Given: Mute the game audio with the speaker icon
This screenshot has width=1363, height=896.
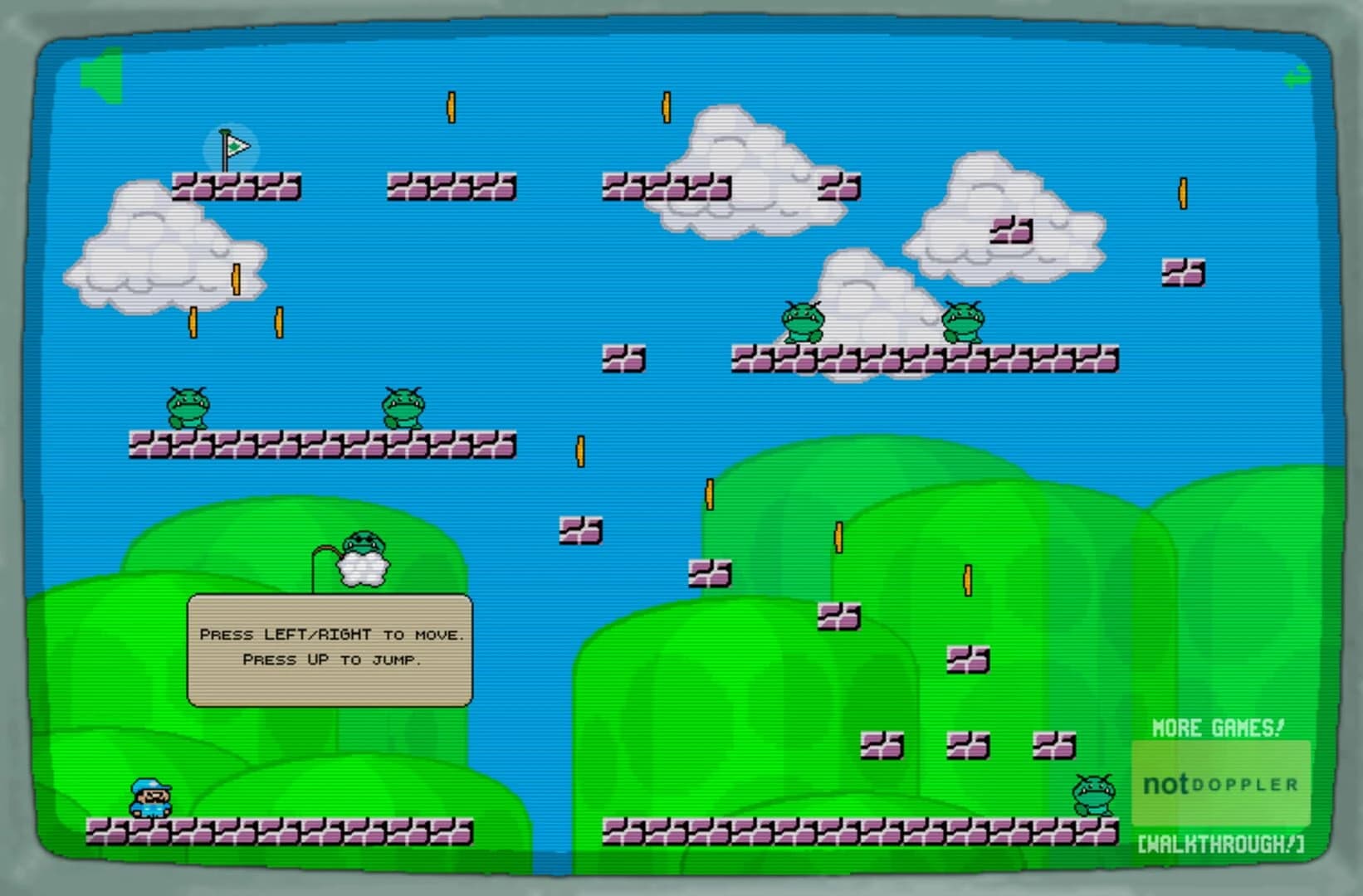Looking at the screenshot, I should click(x=101, y=73).
